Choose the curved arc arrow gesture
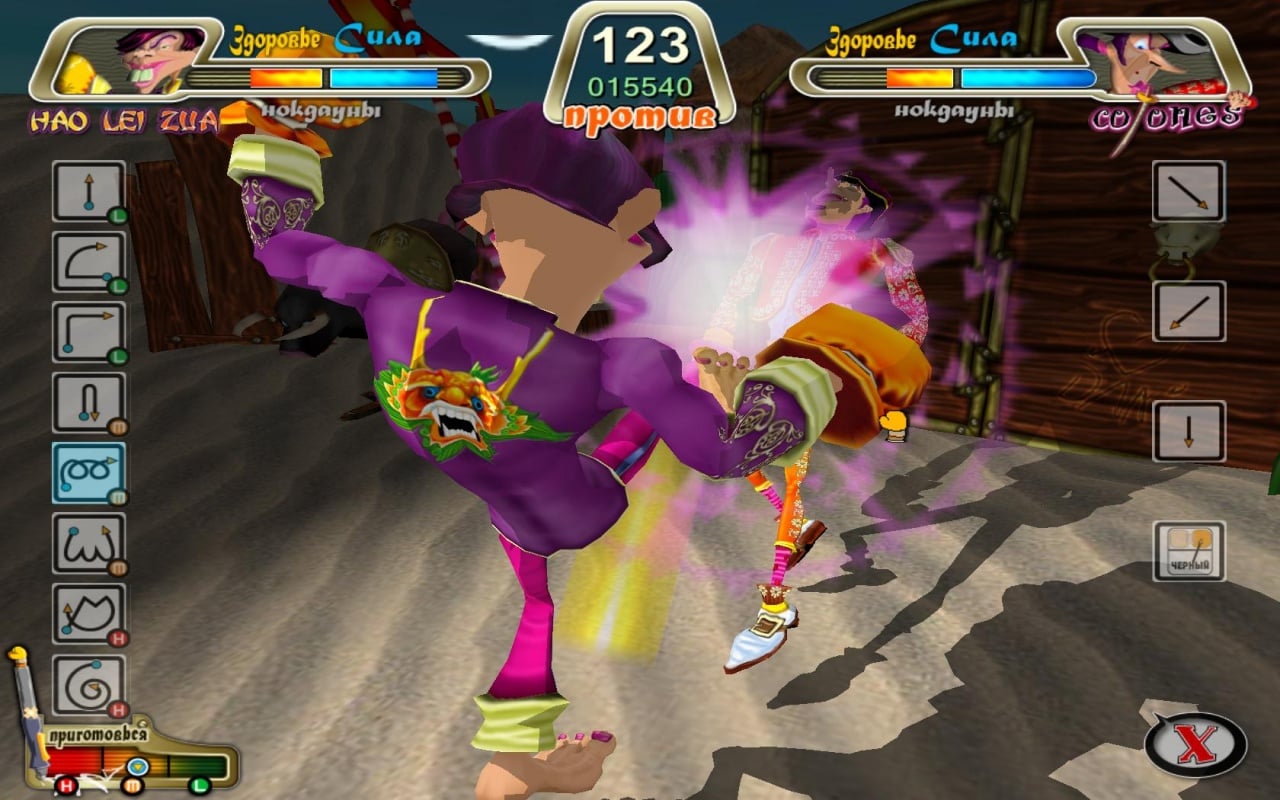 click(89, 262)
